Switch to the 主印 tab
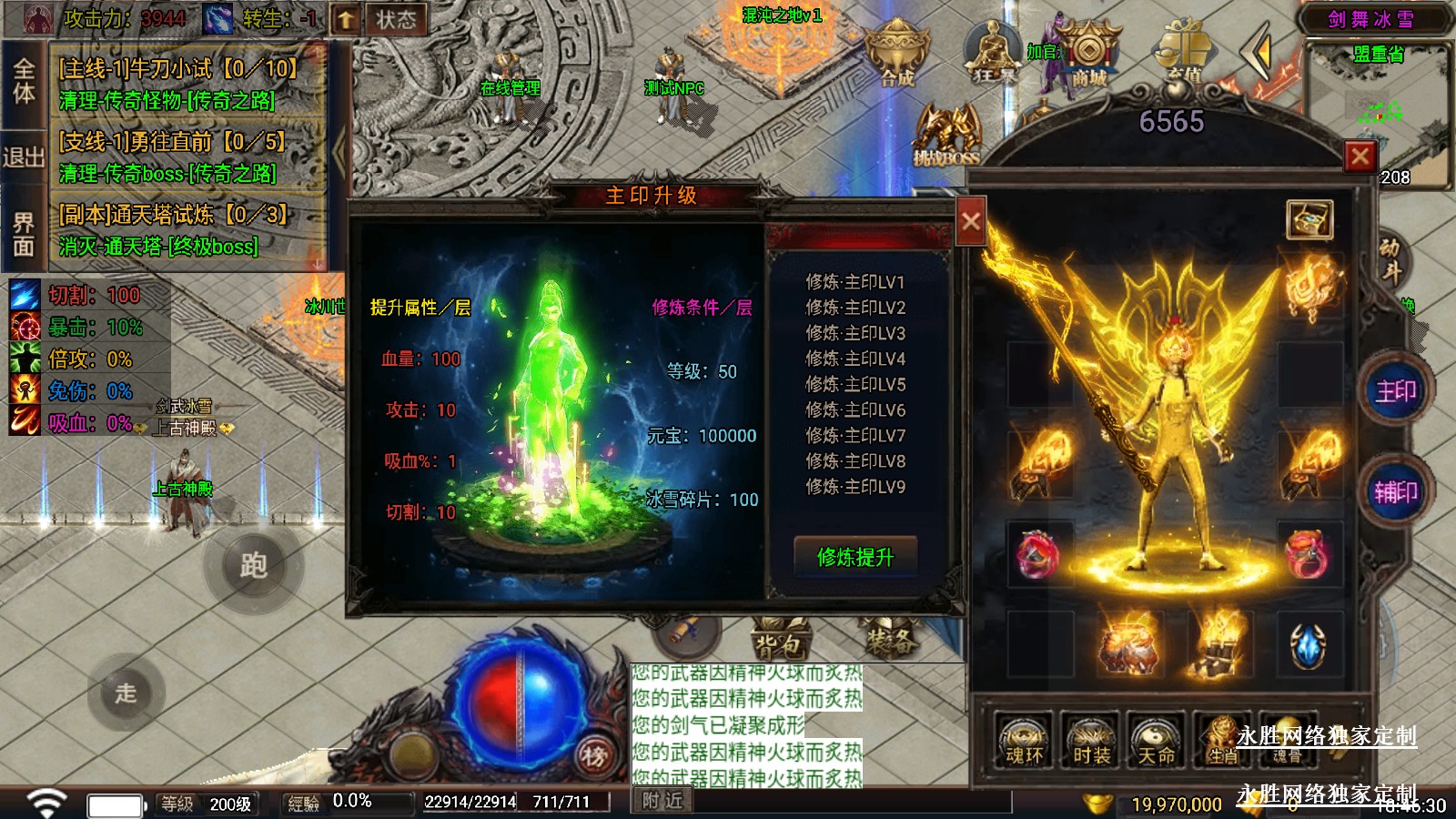Image resolution: width=1456 pixels, height=819 pixels. pyautogui.click(x=1395, y=392)
